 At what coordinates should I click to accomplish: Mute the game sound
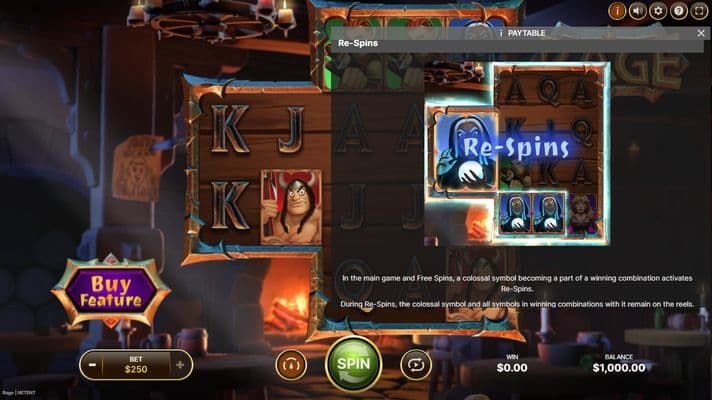tap(637, 11)
